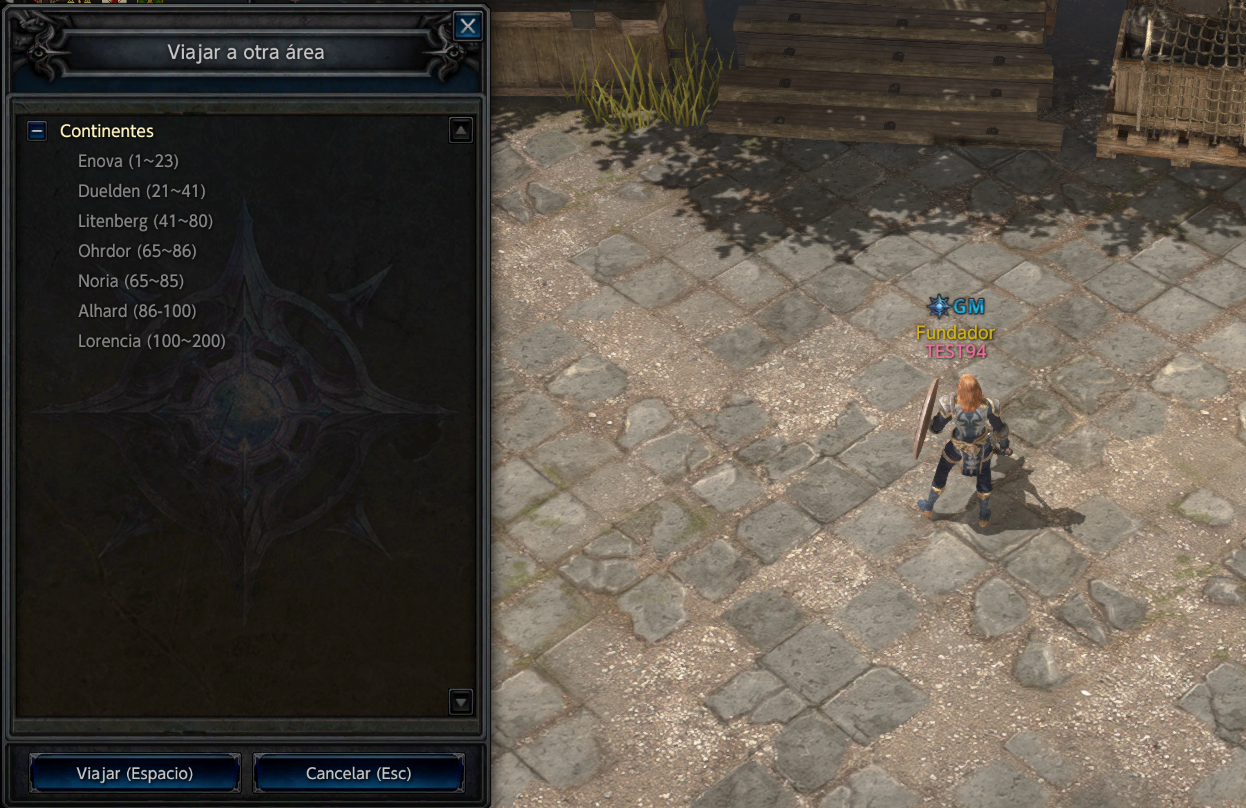Click the list's scroll up arrow
The width and height of the screenshot is (1246, 808).
(460, 130)
